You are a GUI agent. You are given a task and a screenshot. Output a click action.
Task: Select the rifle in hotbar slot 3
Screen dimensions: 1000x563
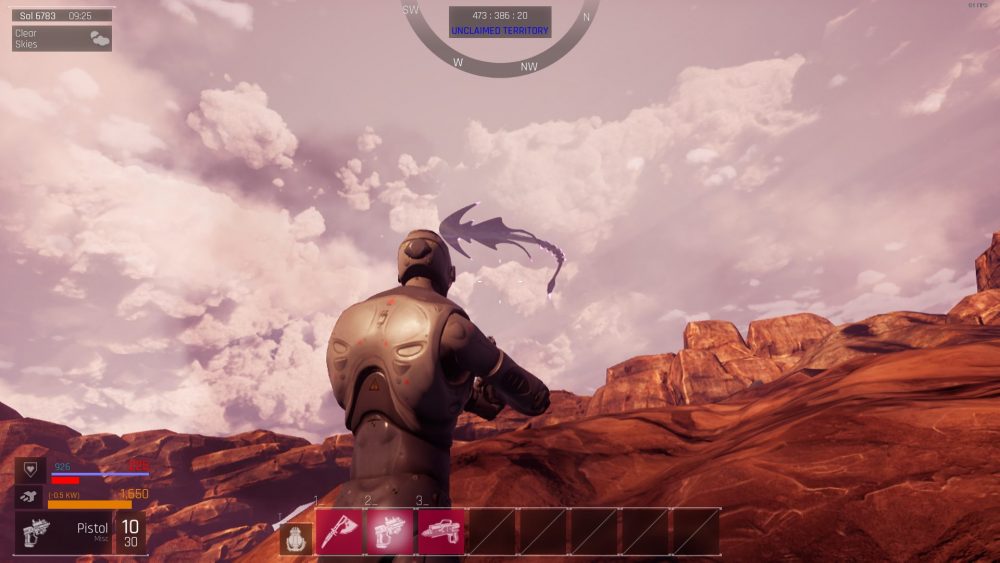(441, 531)
